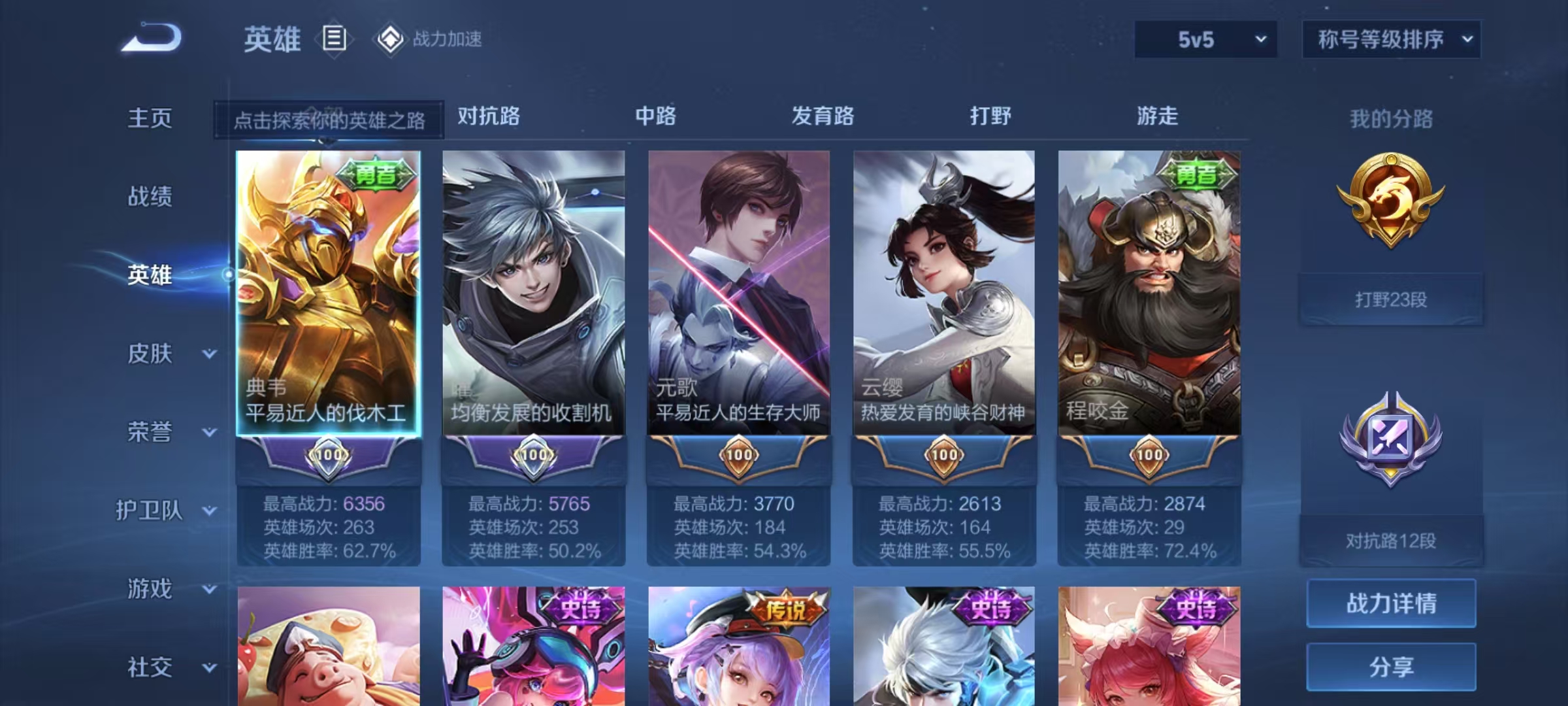This screenshot has width=1568, height=706.
Task: Switch to the 对抗路 lane tab
Action: [489, 116]
